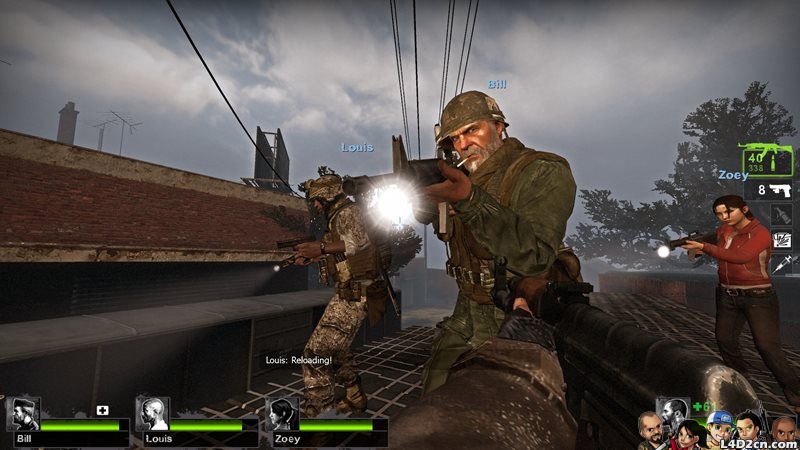Open the L4D2cn.com watermark link
This screenshot has height=450, width=800.
pyautogui.click(x=757, y=441)
